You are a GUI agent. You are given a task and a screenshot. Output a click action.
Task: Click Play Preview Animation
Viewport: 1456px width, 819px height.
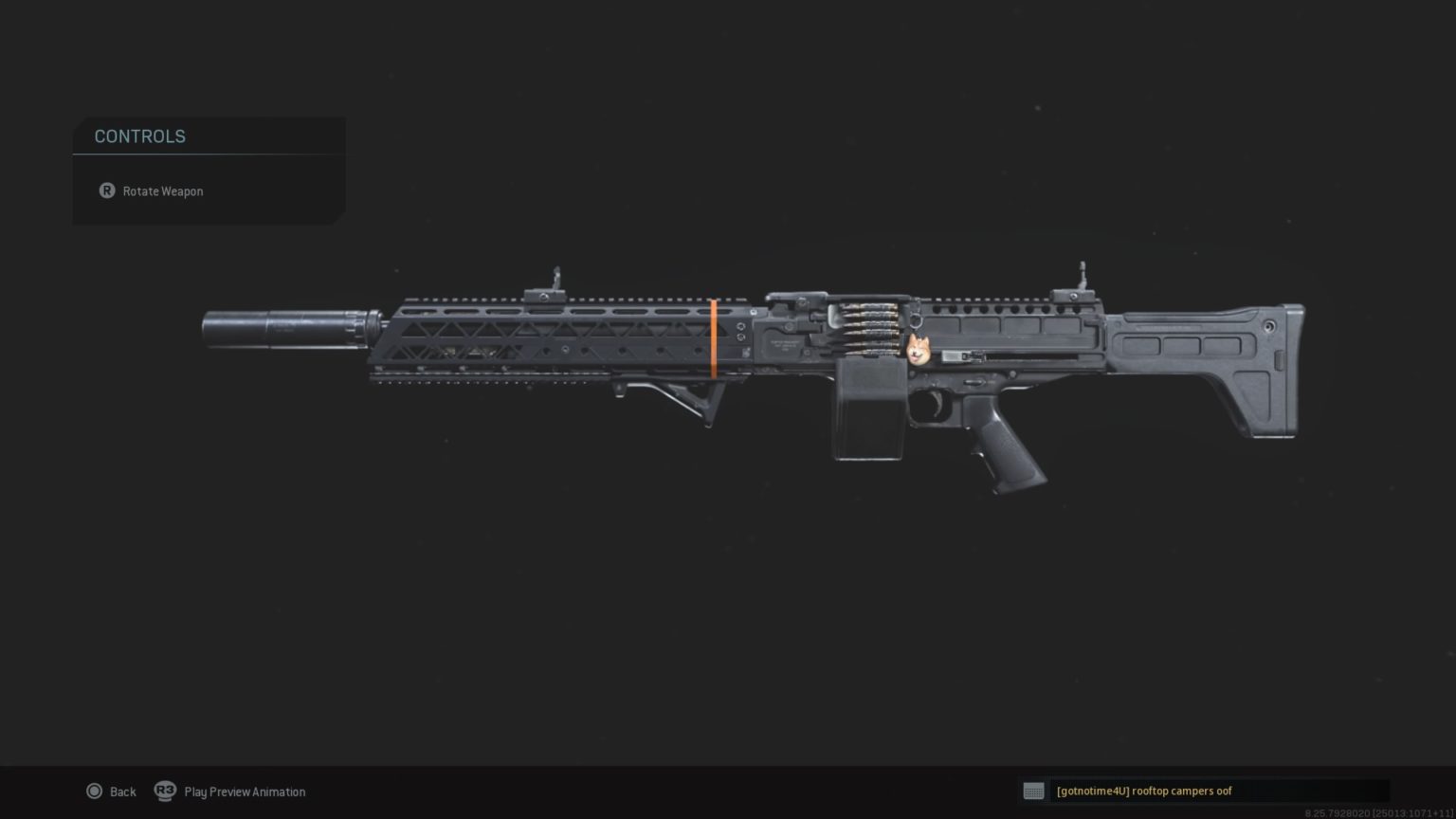245,791
